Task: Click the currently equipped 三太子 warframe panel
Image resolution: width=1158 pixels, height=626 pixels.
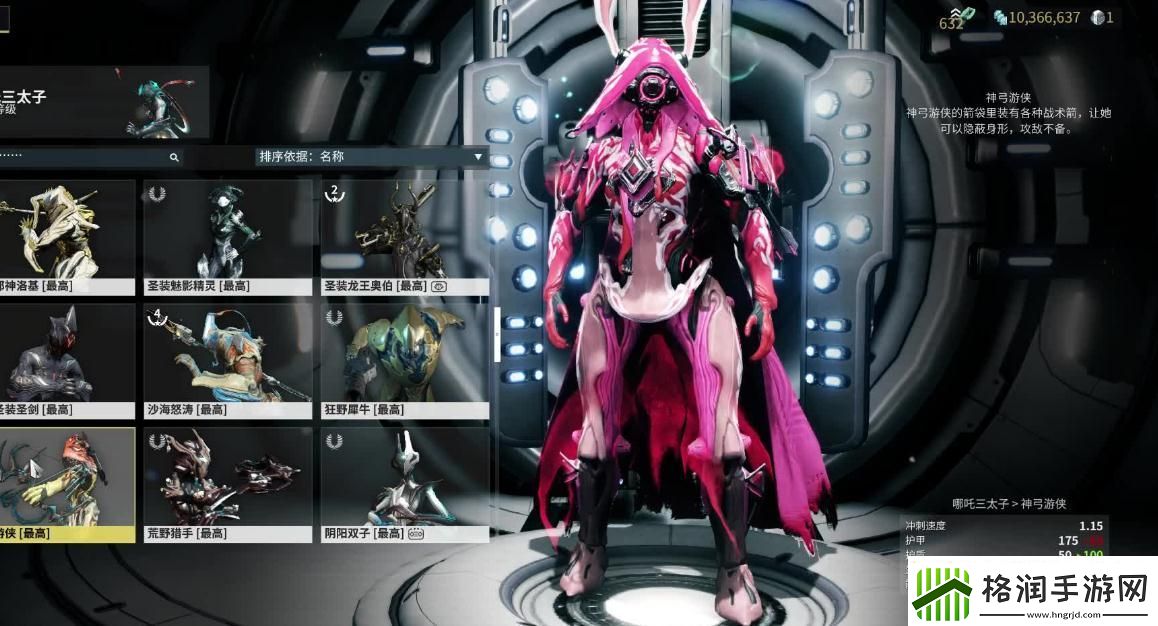Action: 103,102
